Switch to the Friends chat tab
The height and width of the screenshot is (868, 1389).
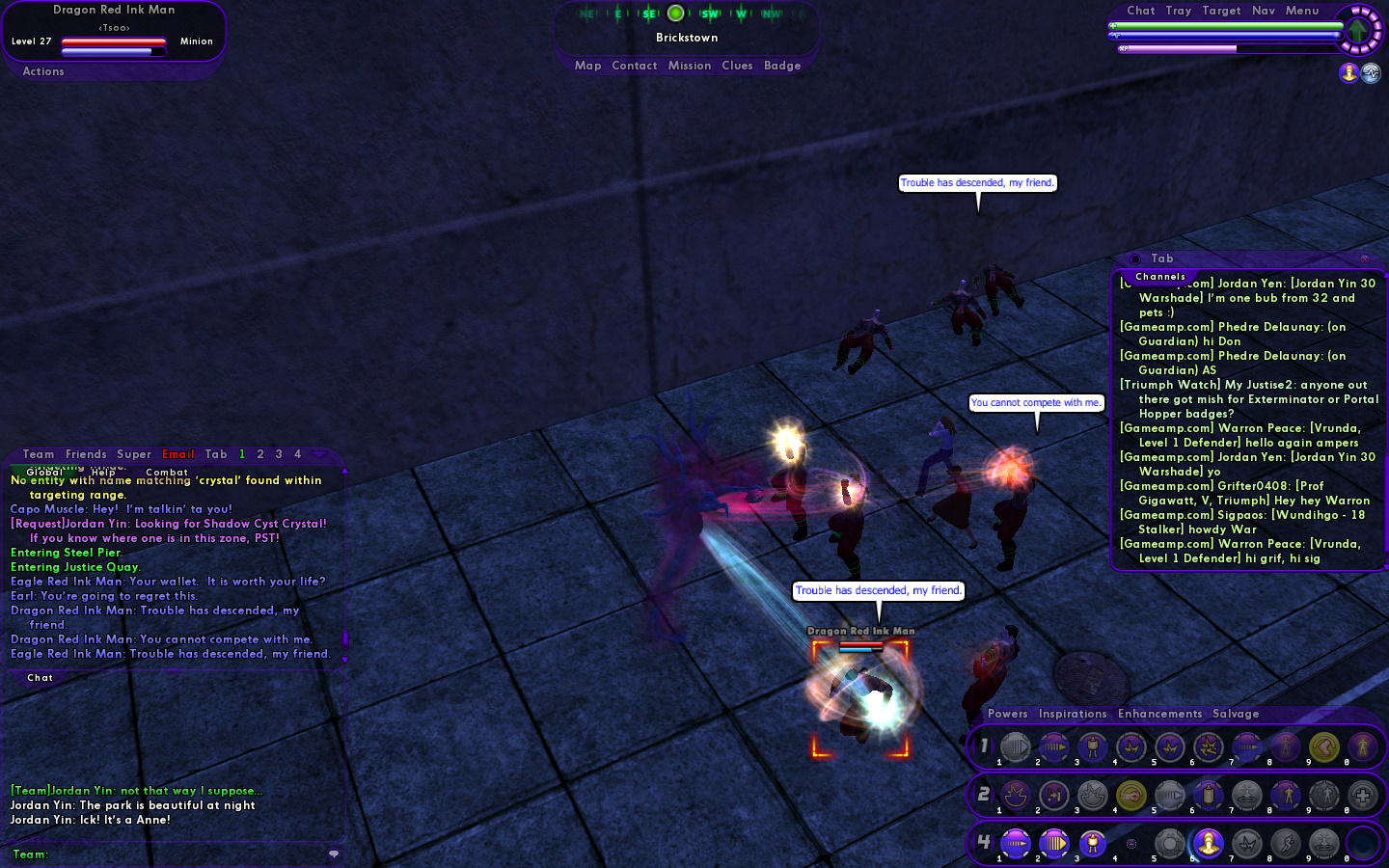coord(86,454)
